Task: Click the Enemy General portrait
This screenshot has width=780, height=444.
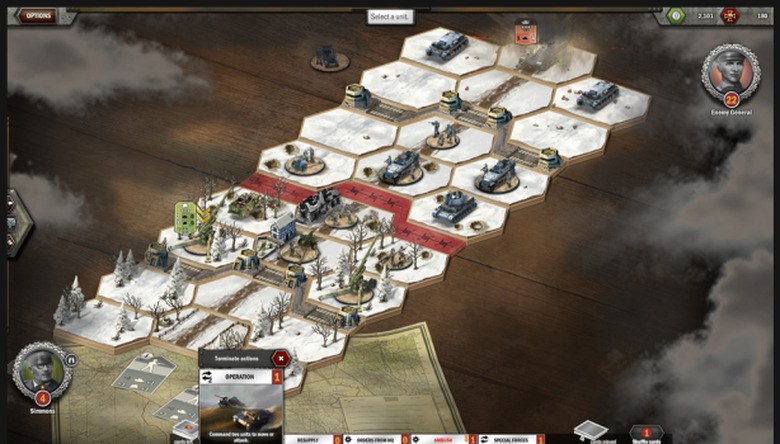Action: pyautogui.click(x=730, y=70)
